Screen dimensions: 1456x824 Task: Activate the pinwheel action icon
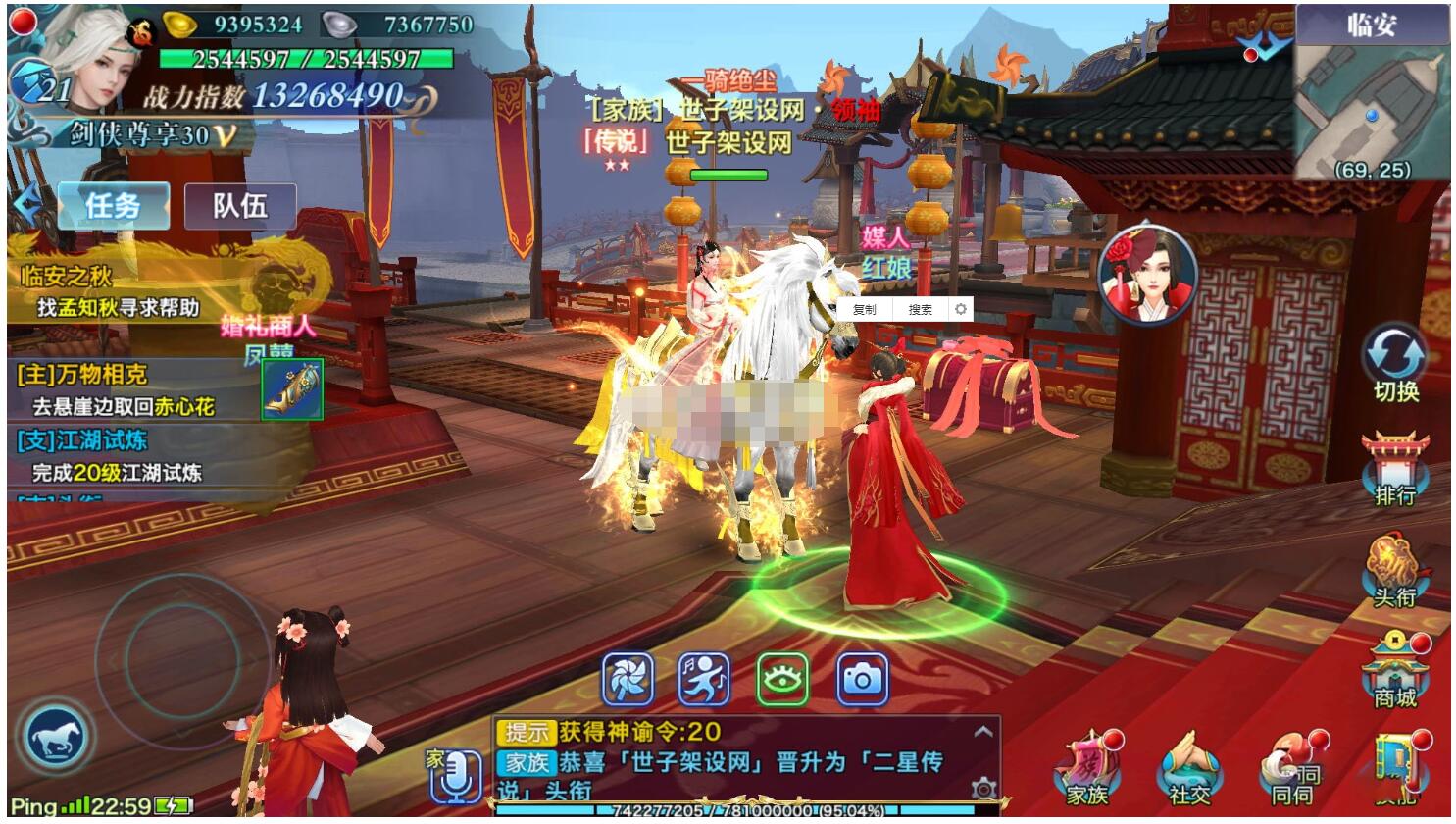tap(628, 679)
